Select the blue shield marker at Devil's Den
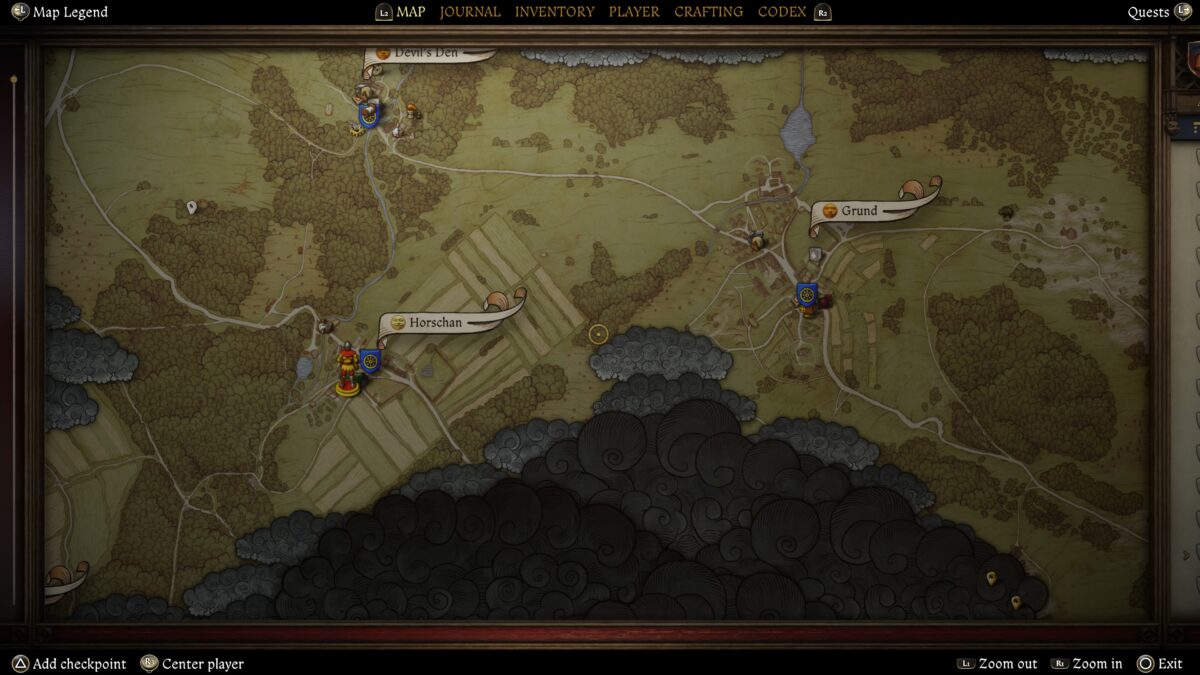Viewport: 1200px width, 675px height. (x=369, y=114)
